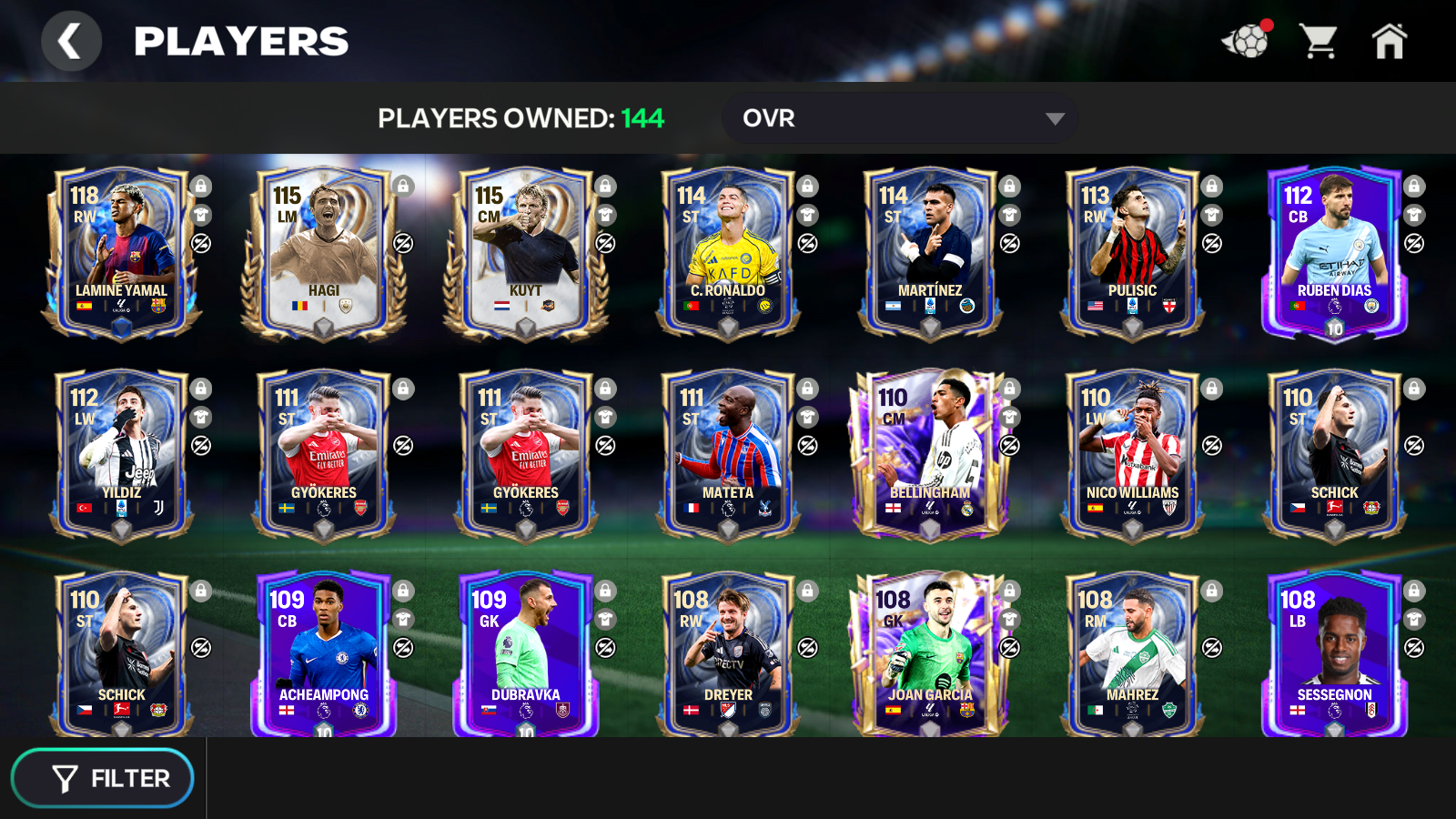Image resolution: width=1456 pixels, height=819 pixels.
Task: Open the OVR sort dropdown
Action: (x=899, y=118)
